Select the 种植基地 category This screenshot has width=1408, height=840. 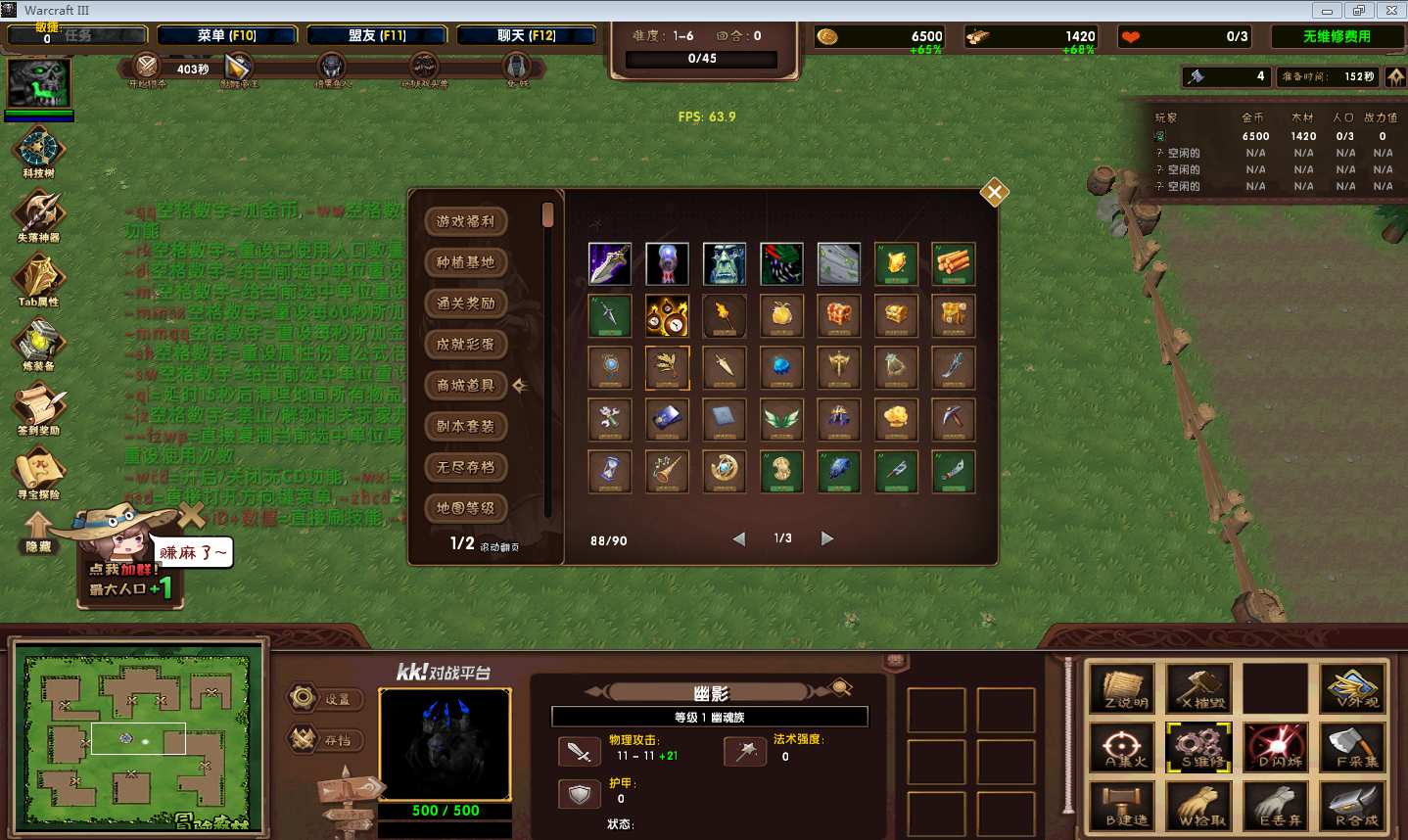[x=466, y=262]
